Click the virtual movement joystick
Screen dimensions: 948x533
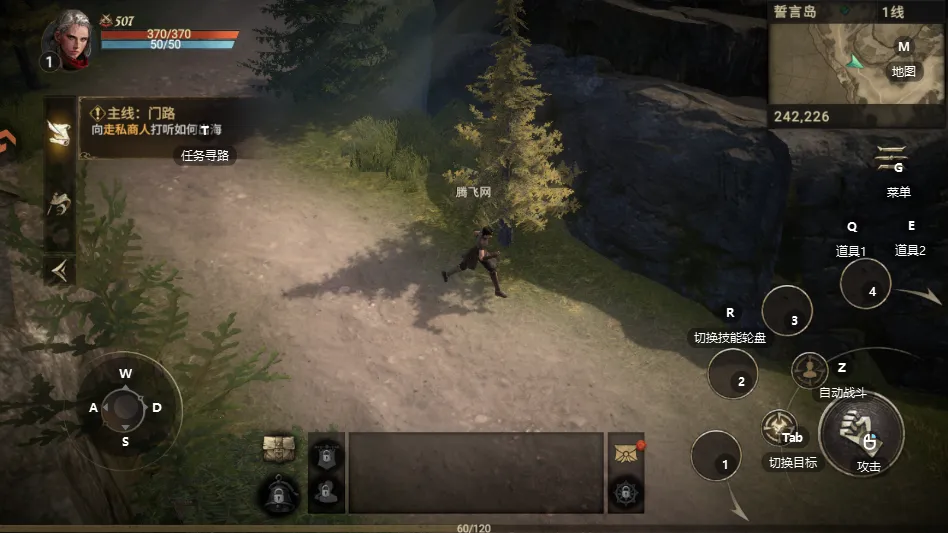125,407
